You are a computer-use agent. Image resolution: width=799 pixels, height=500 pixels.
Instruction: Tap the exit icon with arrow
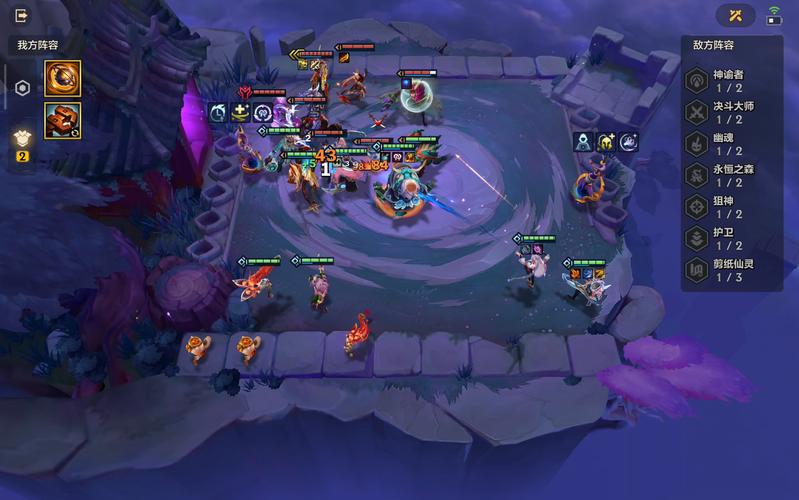[22, 15]
